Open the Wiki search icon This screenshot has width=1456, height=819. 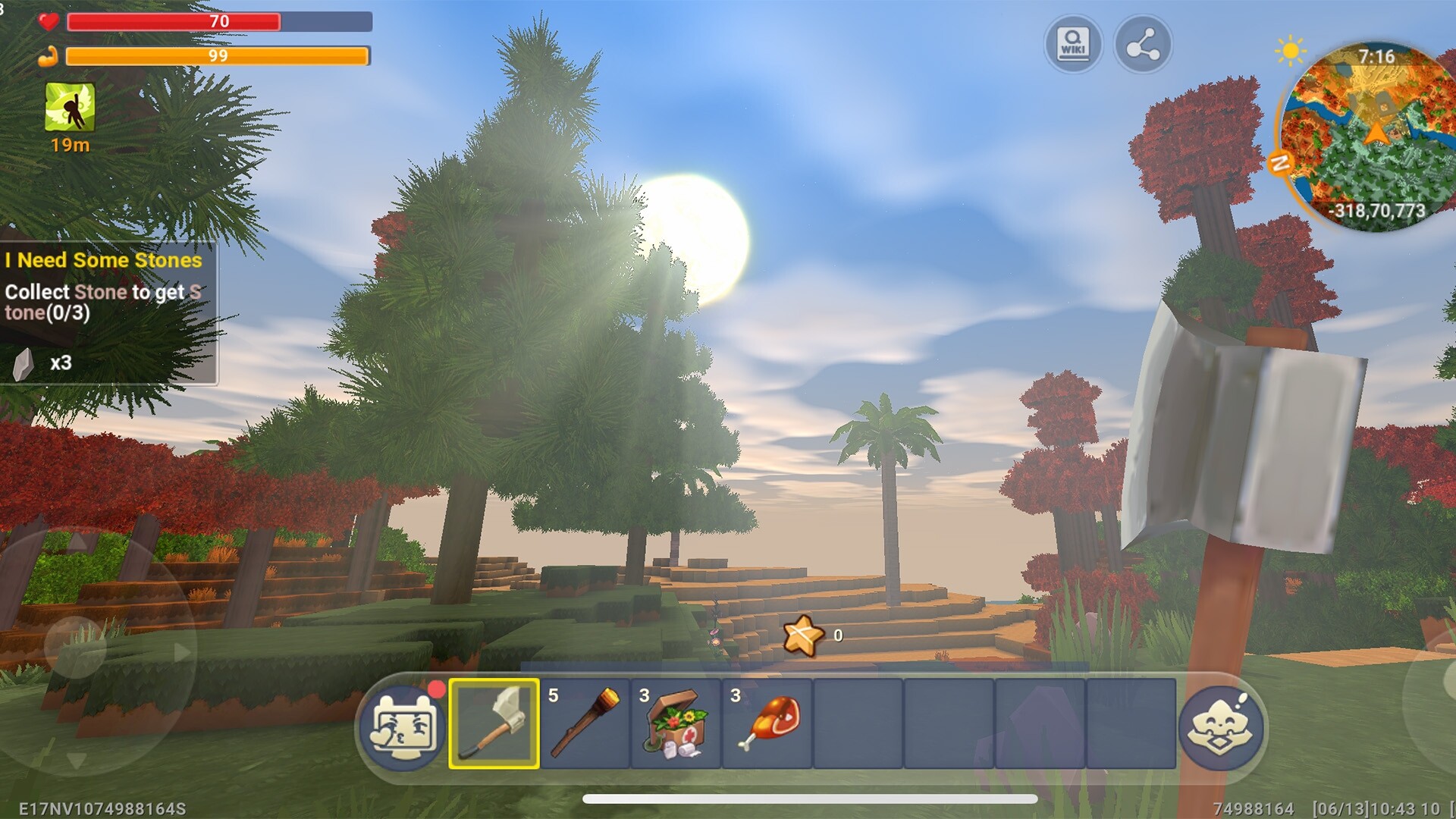1074,44
